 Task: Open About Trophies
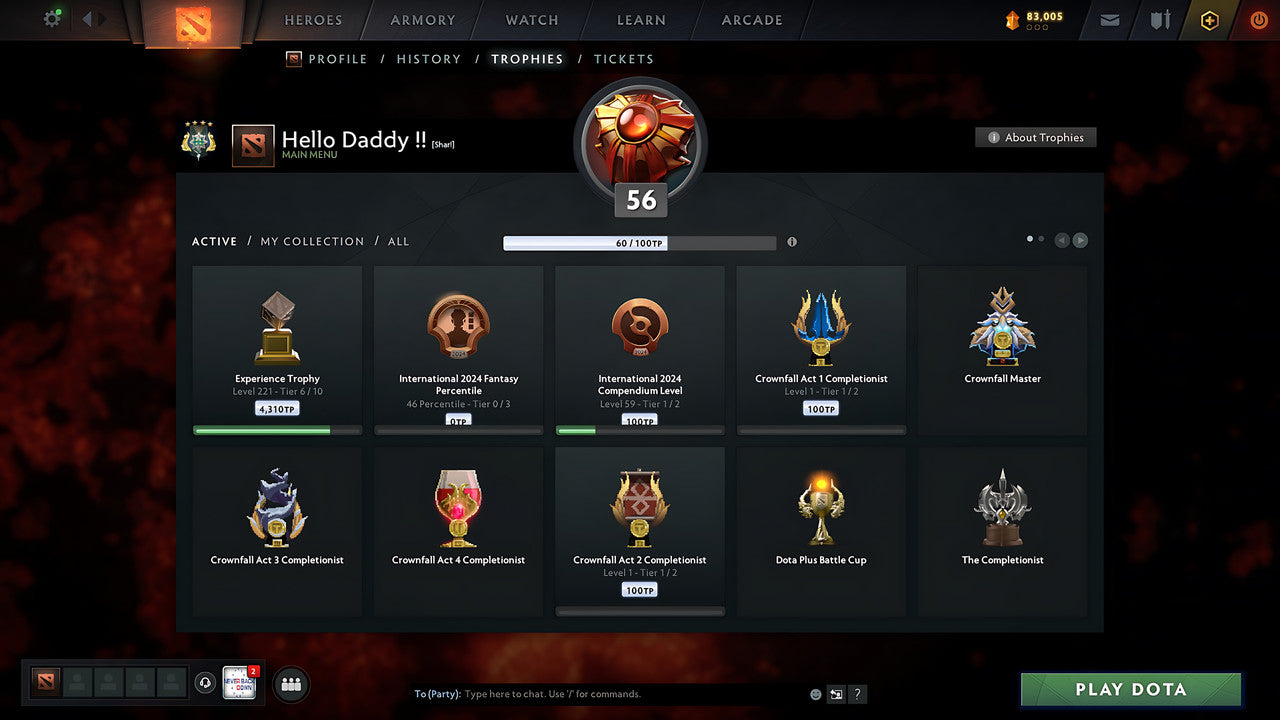pyautogui.click(x=1036, y=137)
